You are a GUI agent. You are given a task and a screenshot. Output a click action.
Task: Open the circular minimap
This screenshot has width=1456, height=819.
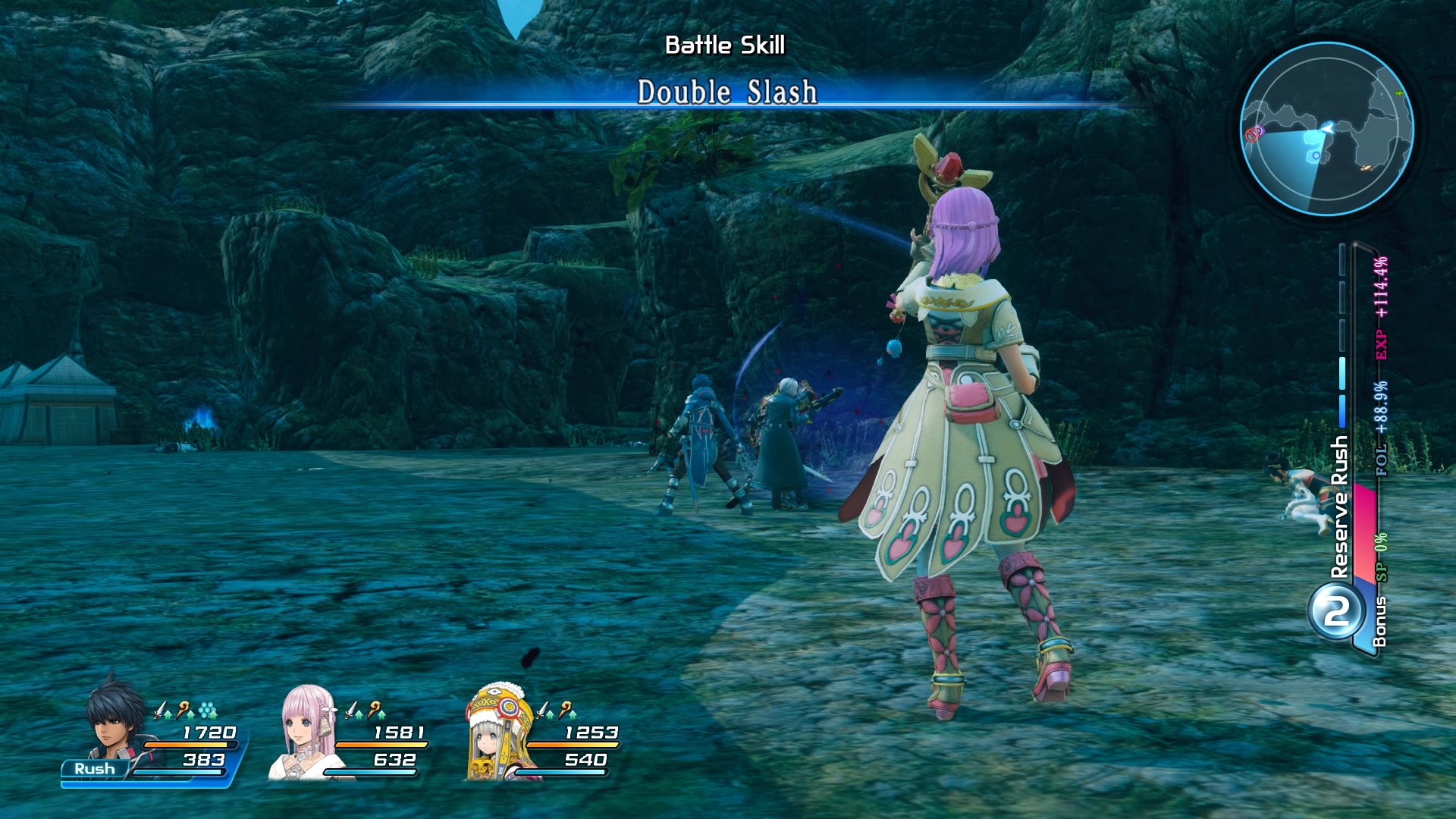pyautogui.click(x=1326, y=129)
